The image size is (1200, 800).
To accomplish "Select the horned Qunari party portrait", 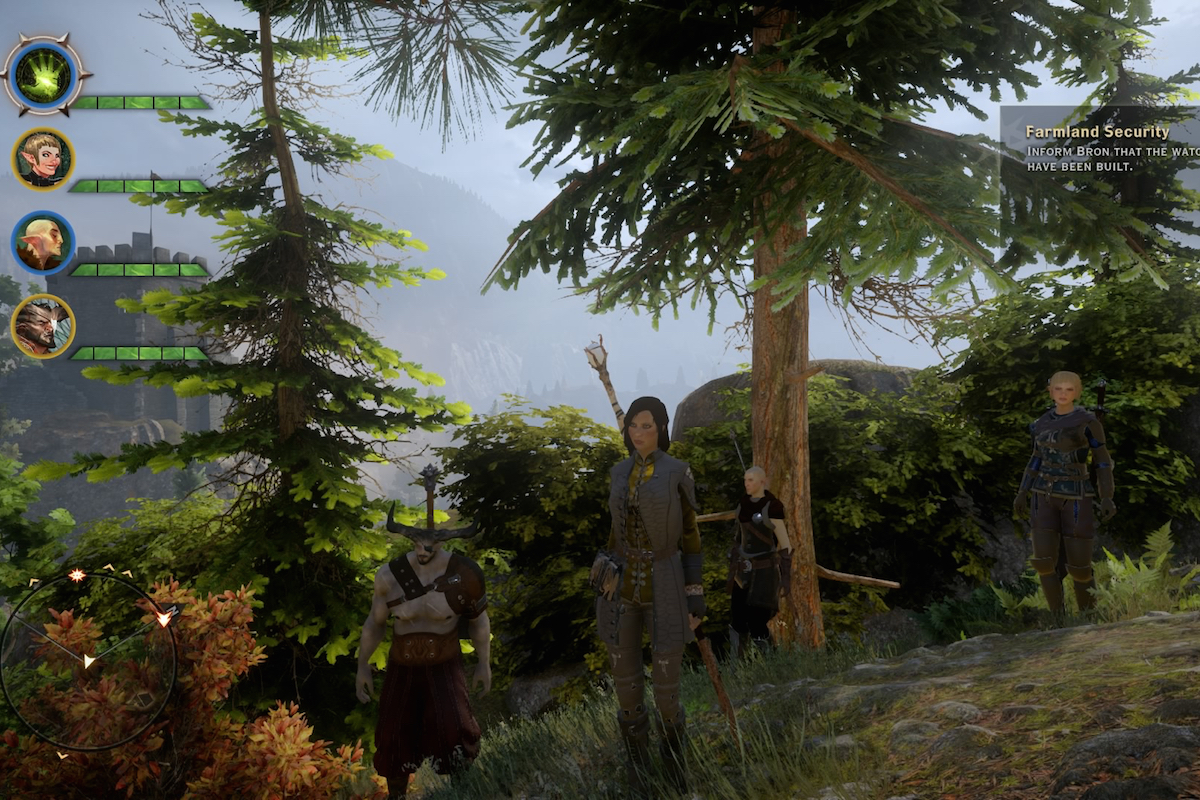I will point(43,326).
